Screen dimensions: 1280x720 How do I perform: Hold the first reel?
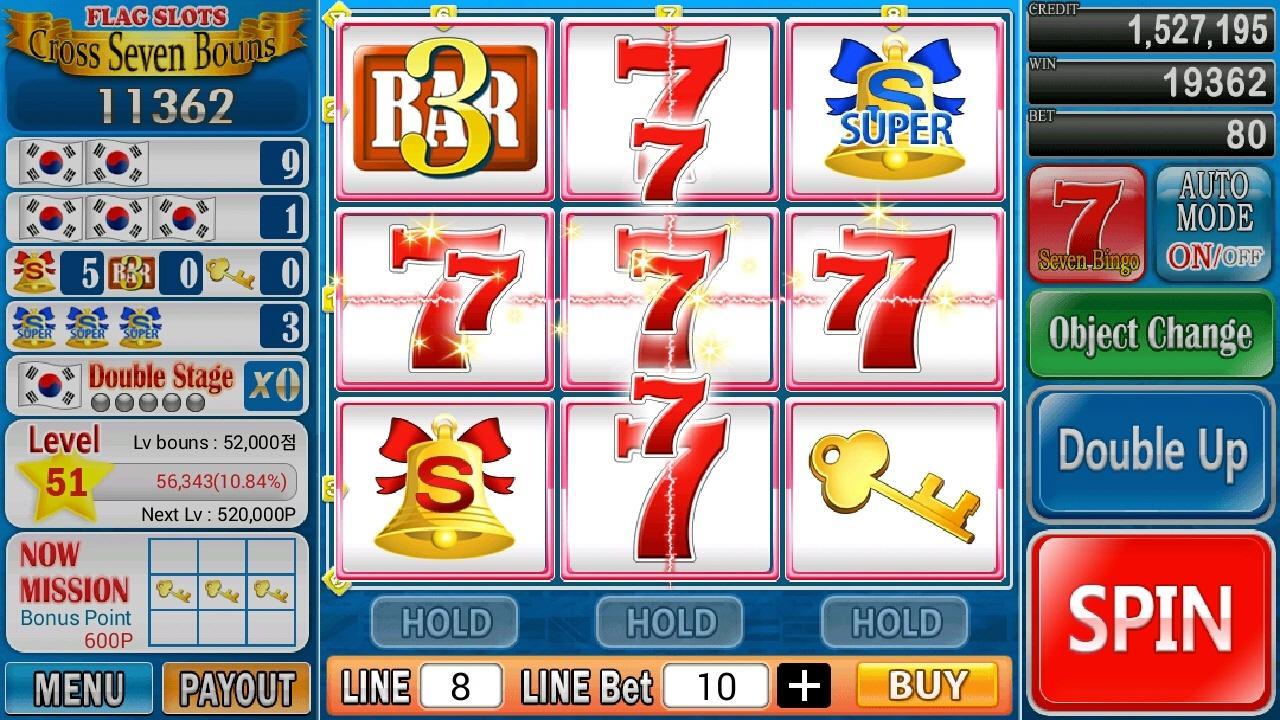[443, 622]
